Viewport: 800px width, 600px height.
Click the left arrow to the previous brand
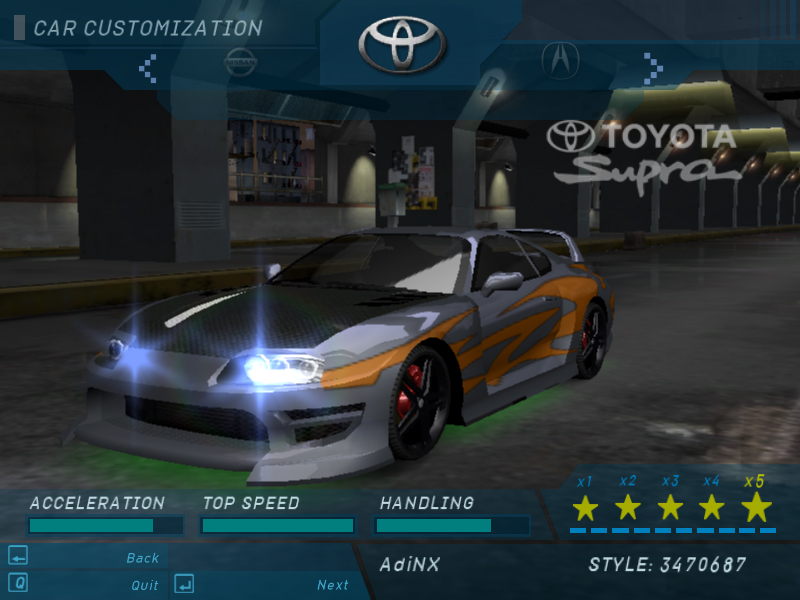coord(148,68)
